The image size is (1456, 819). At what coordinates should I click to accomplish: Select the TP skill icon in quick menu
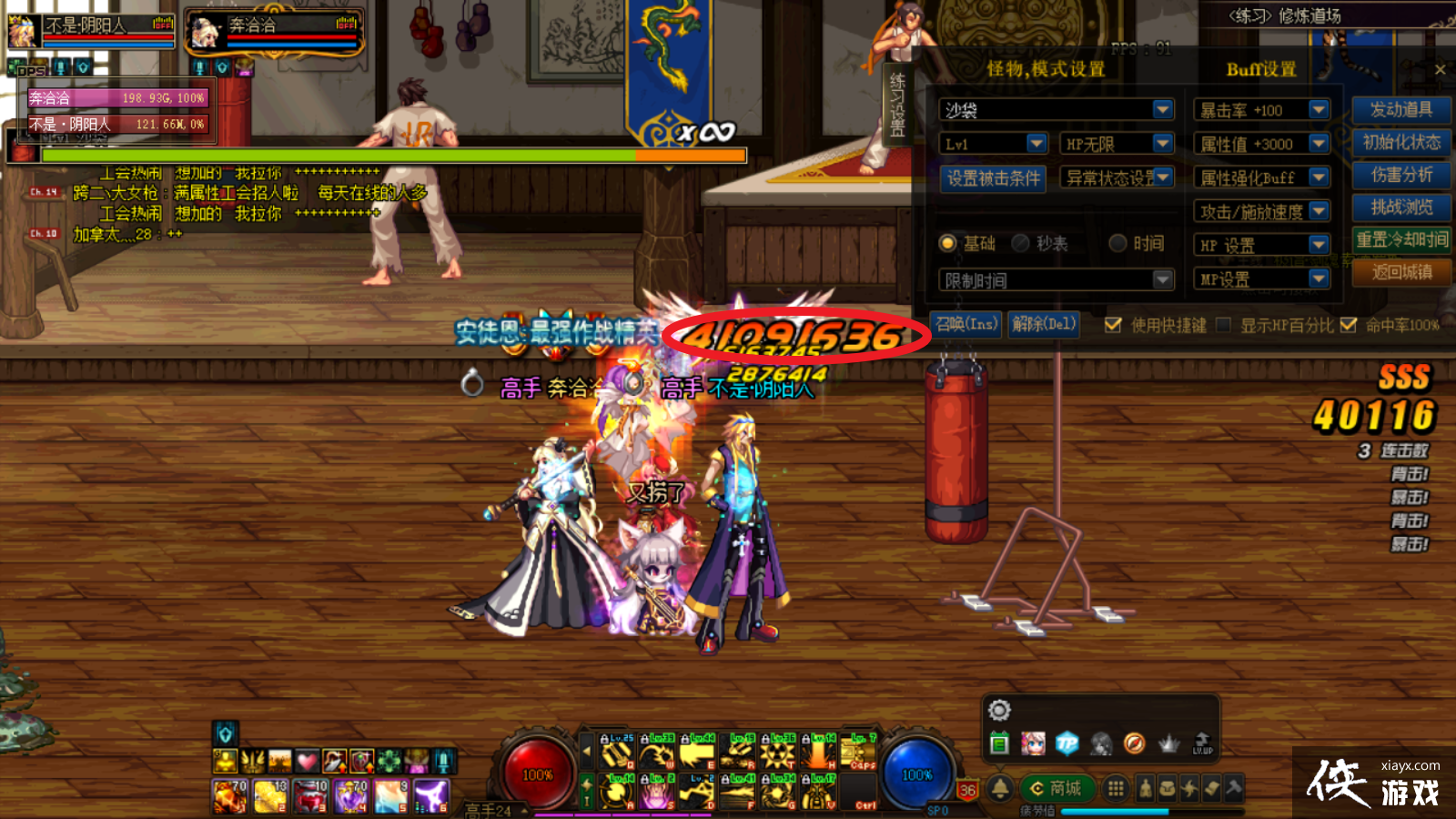tap(1067, 743)
